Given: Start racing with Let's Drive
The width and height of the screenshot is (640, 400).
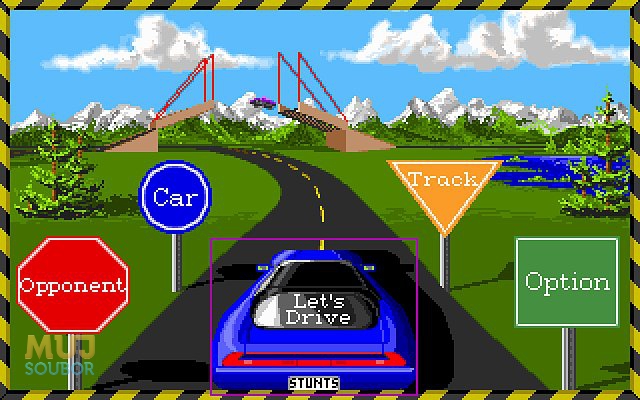Looking at the screenshot, I should pos(313,308).
